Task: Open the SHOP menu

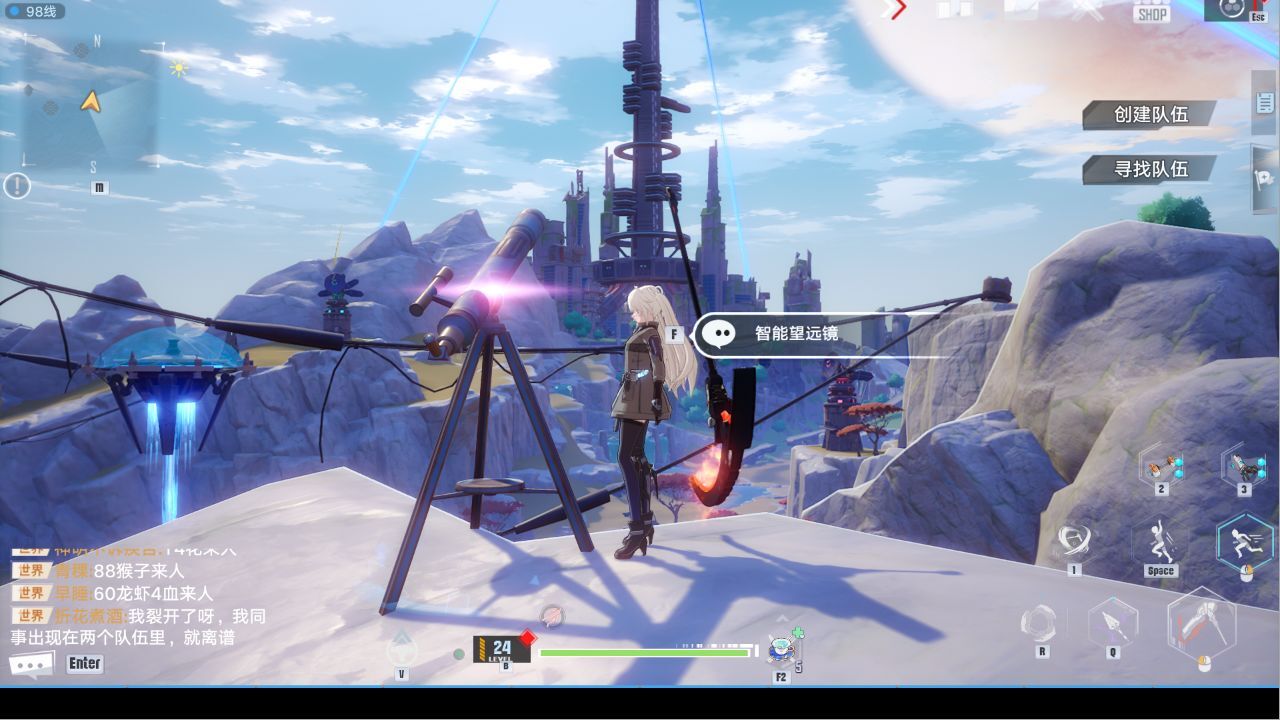Action: [x=1152, y=13]
